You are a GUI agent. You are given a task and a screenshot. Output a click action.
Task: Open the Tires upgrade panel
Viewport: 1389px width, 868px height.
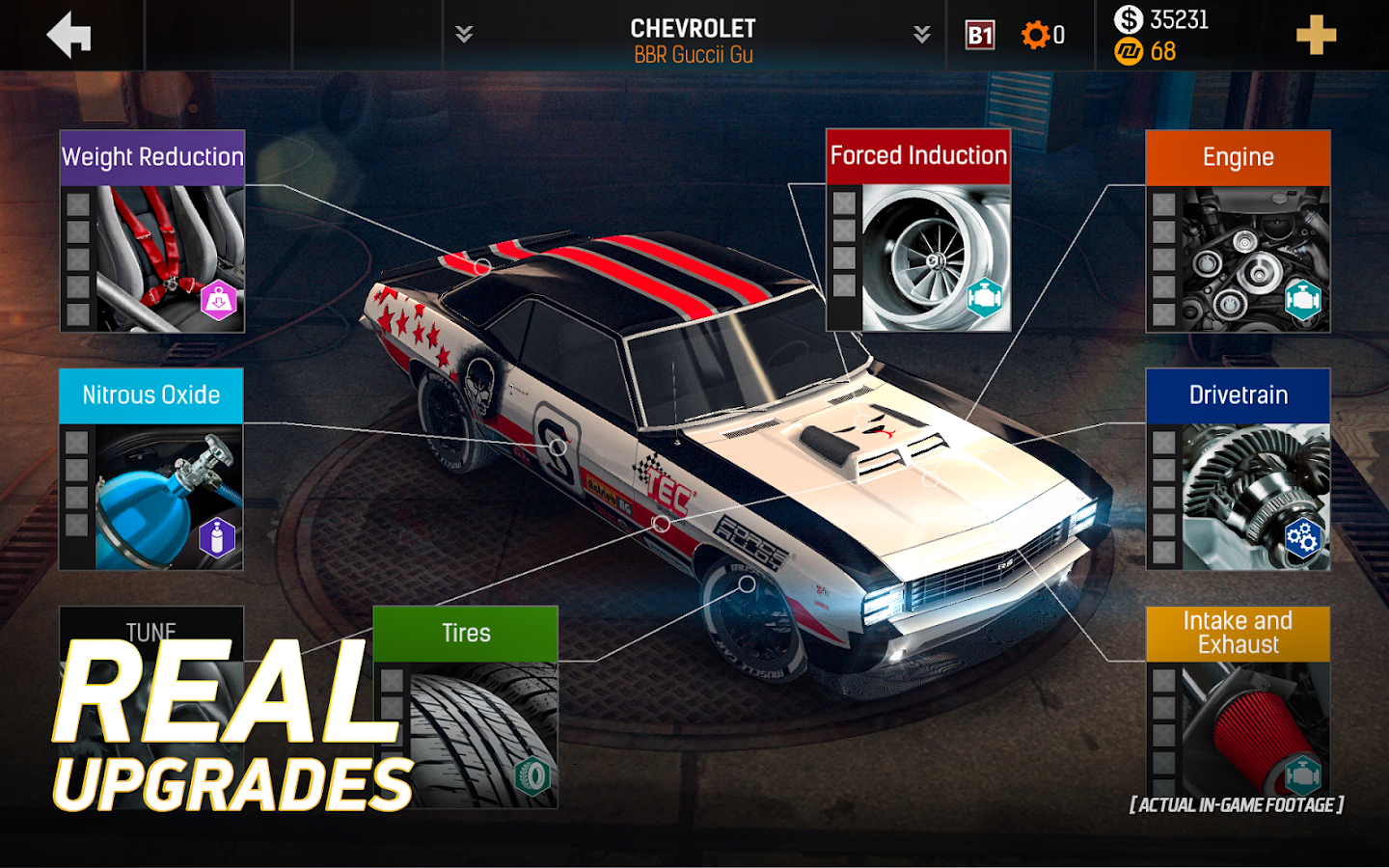coord(465,707)
